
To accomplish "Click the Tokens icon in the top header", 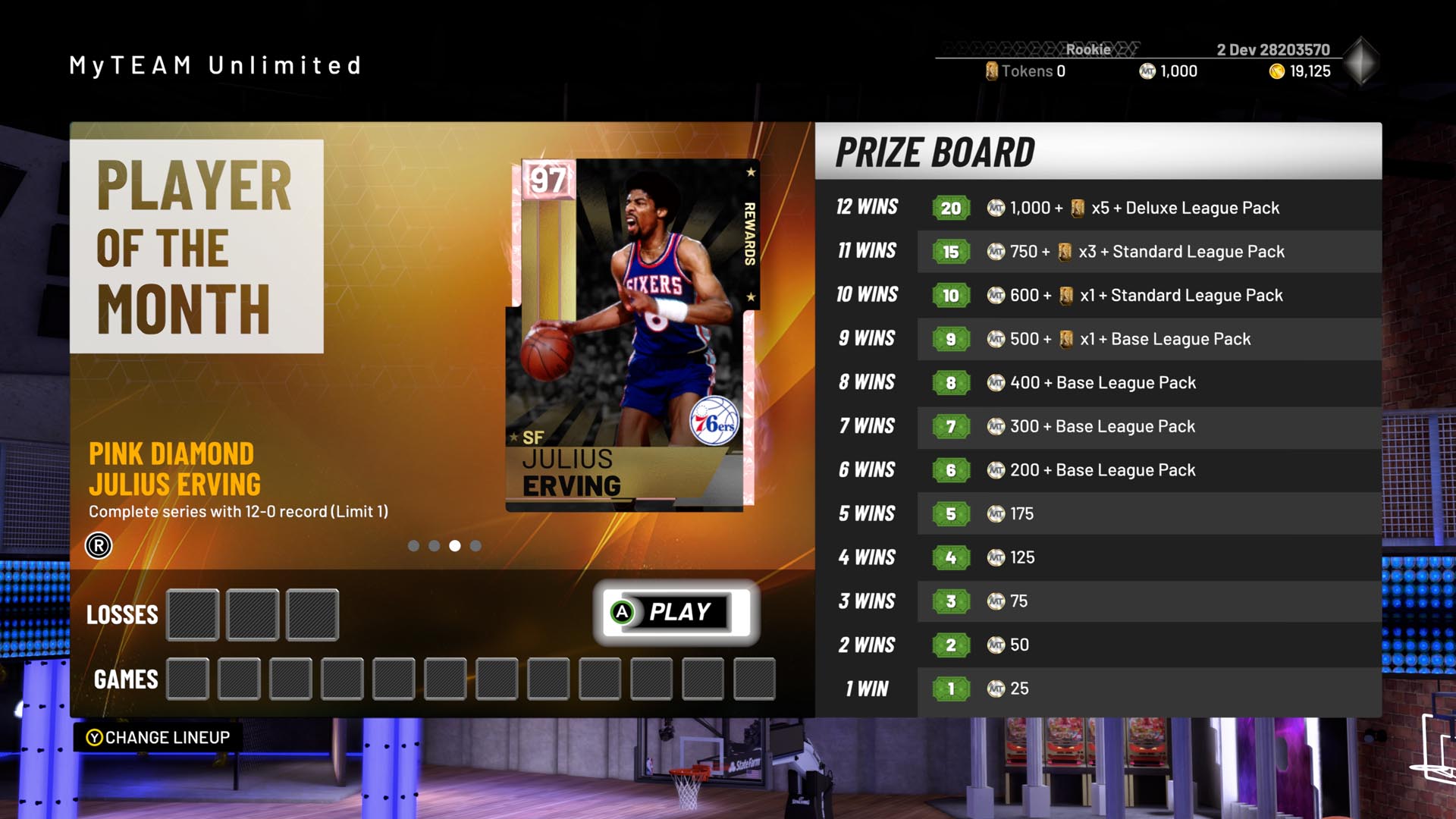I will (x=993, y=71).
